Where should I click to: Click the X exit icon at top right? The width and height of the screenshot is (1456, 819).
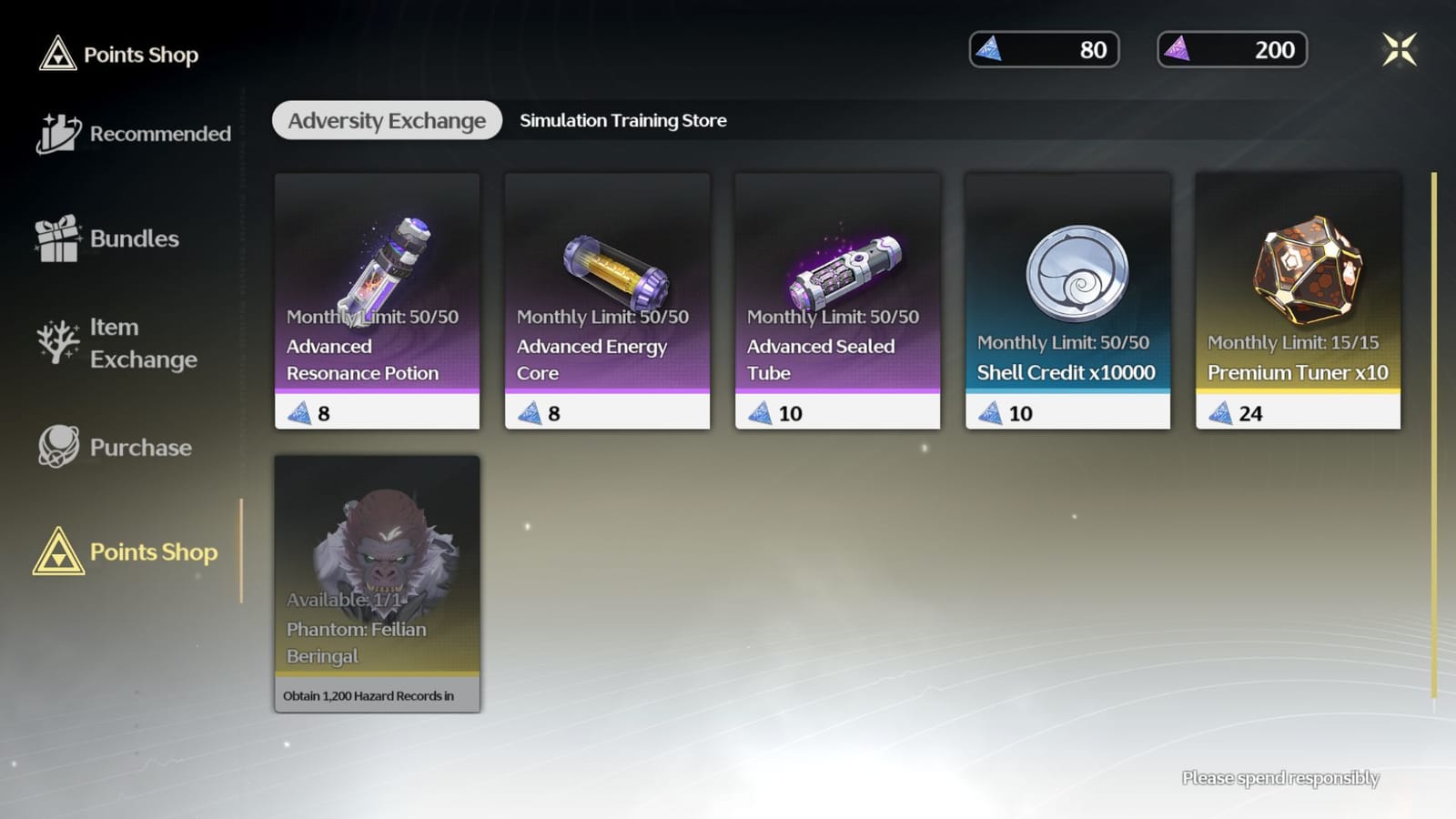[1400, 50]
